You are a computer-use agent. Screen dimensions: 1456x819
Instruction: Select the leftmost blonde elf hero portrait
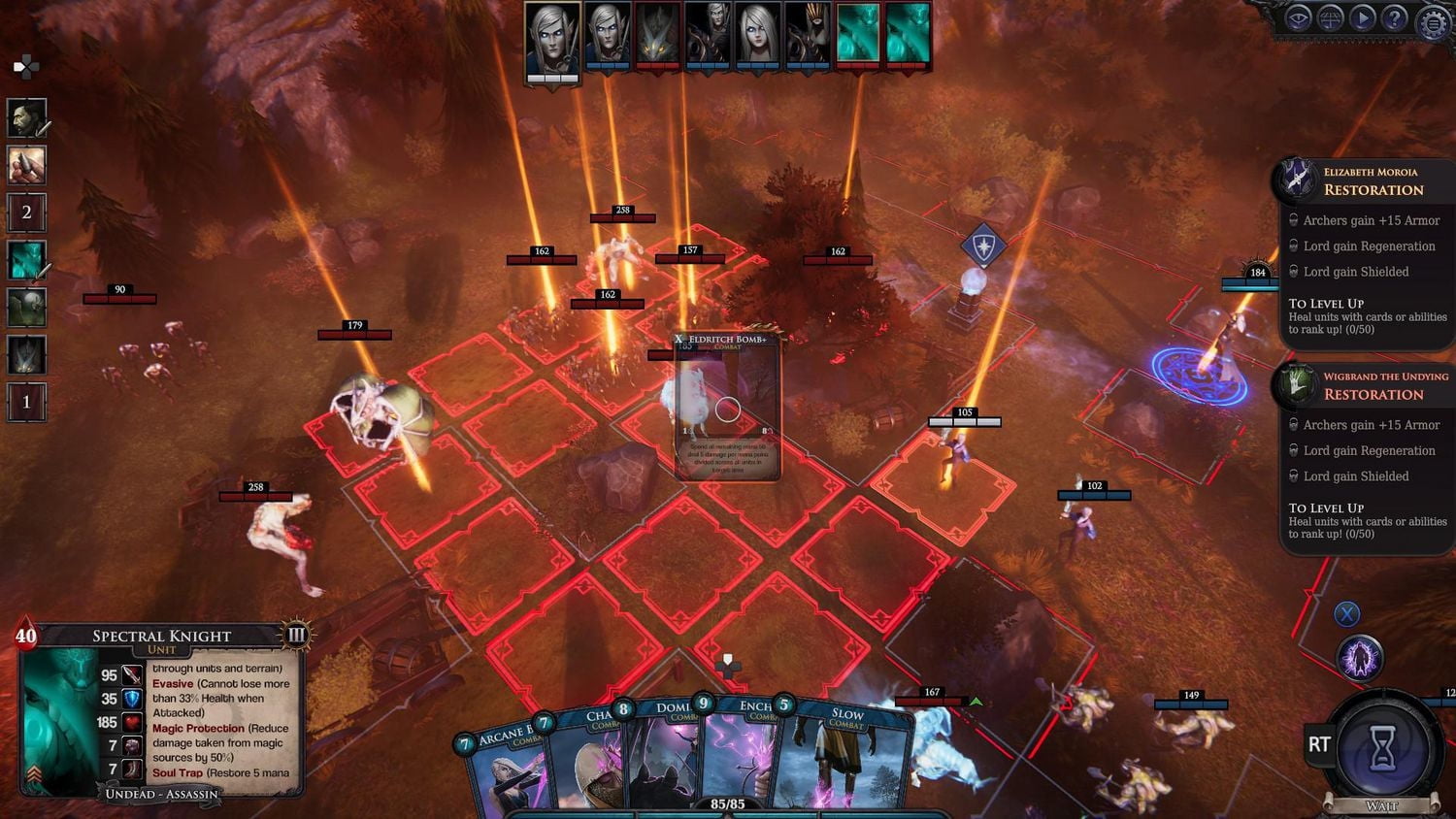[x=551, y=36]
